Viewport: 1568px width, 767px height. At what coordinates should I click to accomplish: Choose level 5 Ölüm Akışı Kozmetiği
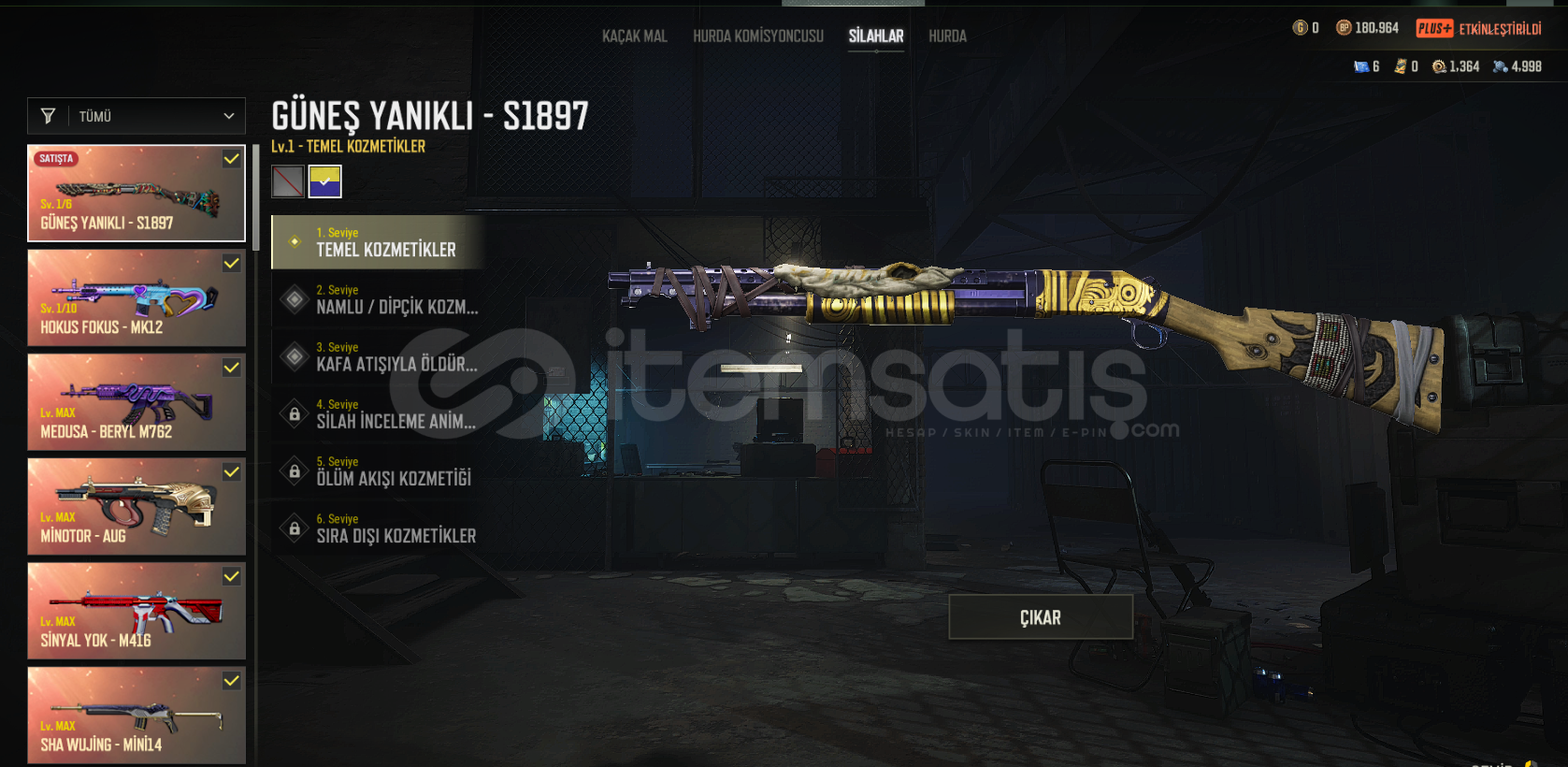click(x=378, y=470)
